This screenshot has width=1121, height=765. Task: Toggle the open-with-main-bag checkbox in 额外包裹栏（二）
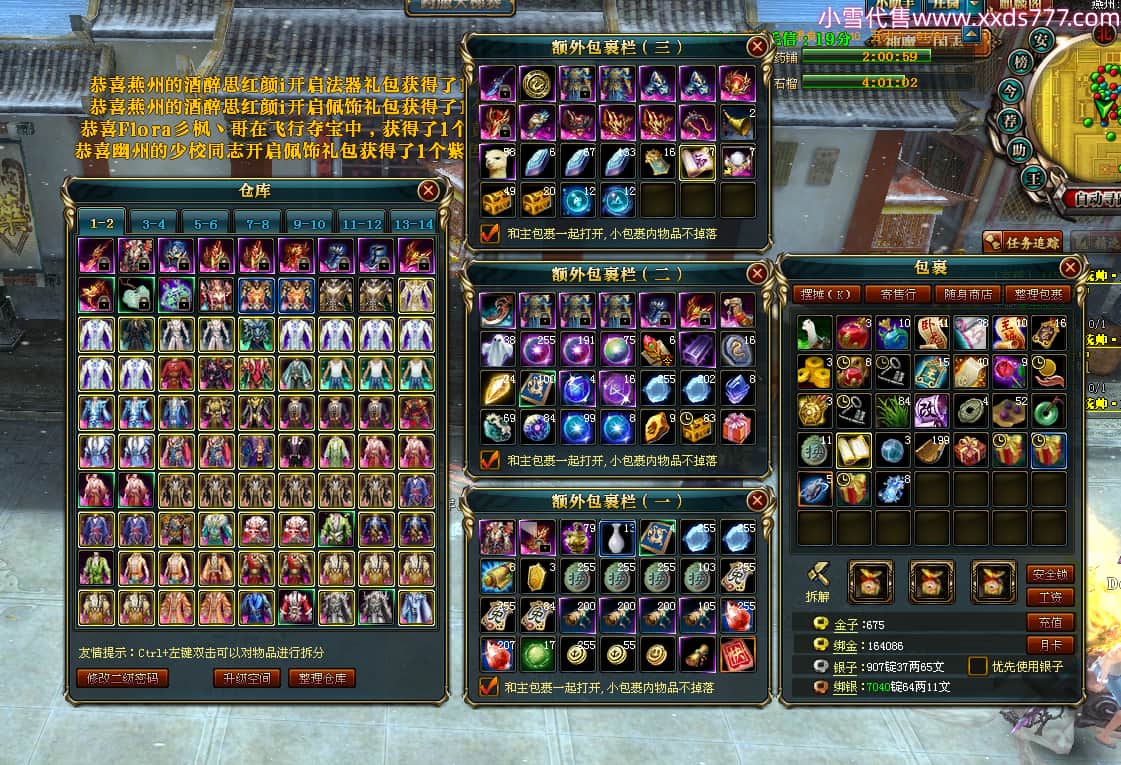click(x=490, y=460)
